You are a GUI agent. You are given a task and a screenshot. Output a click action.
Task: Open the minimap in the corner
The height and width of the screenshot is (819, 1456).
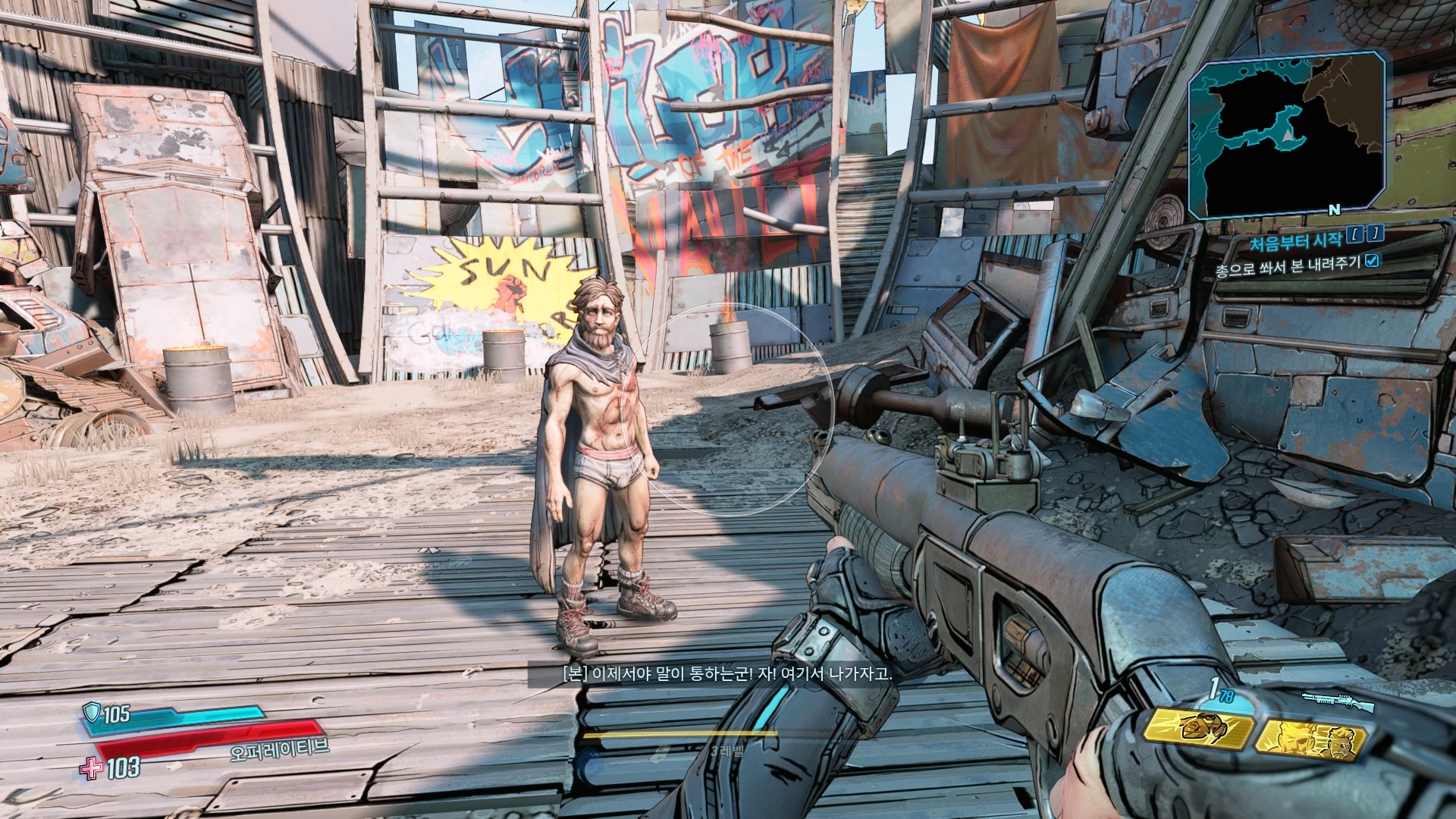tap(1287, 134)
